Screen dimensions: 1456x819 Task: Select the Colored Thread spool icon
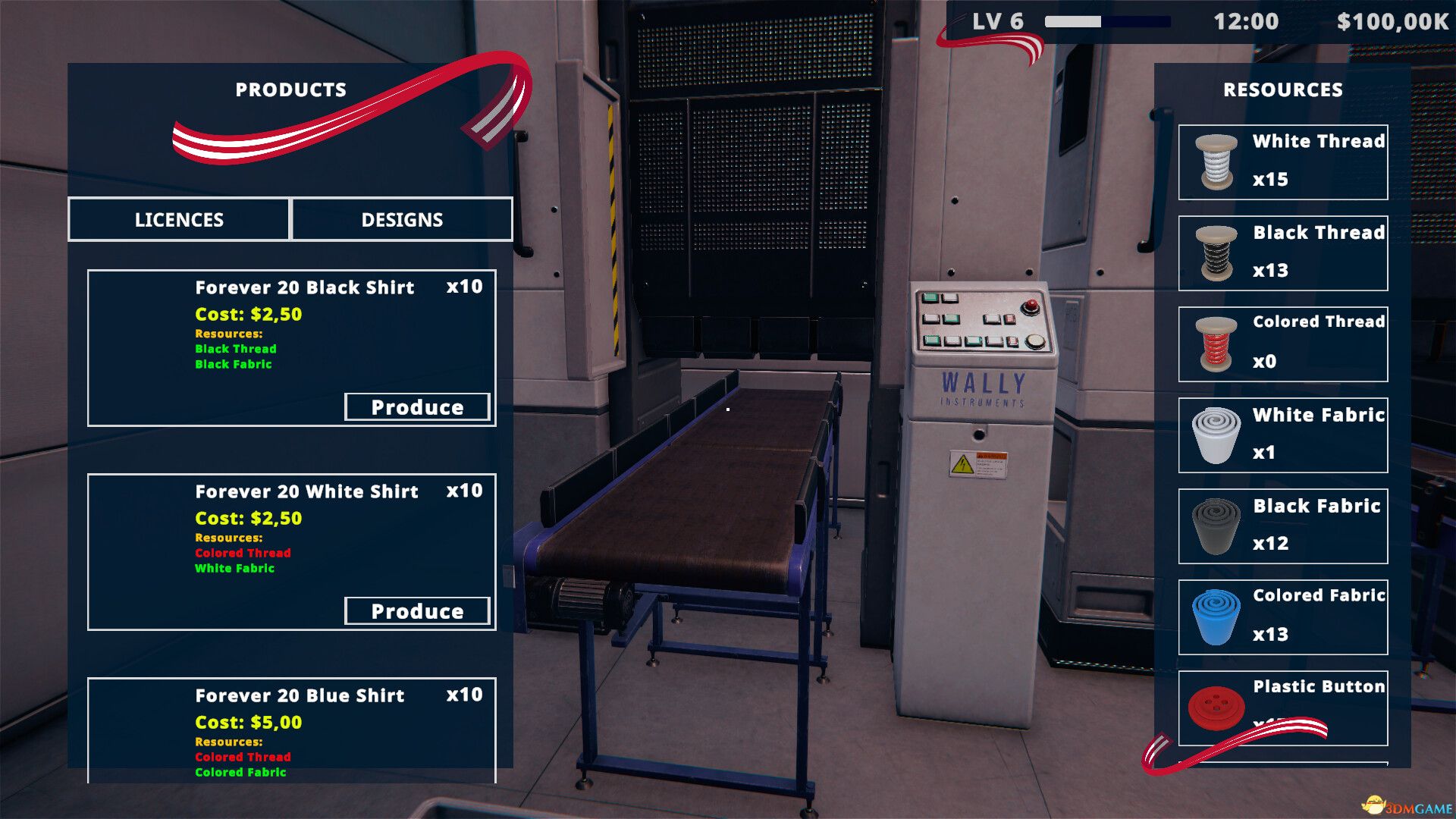(1217, 342)
